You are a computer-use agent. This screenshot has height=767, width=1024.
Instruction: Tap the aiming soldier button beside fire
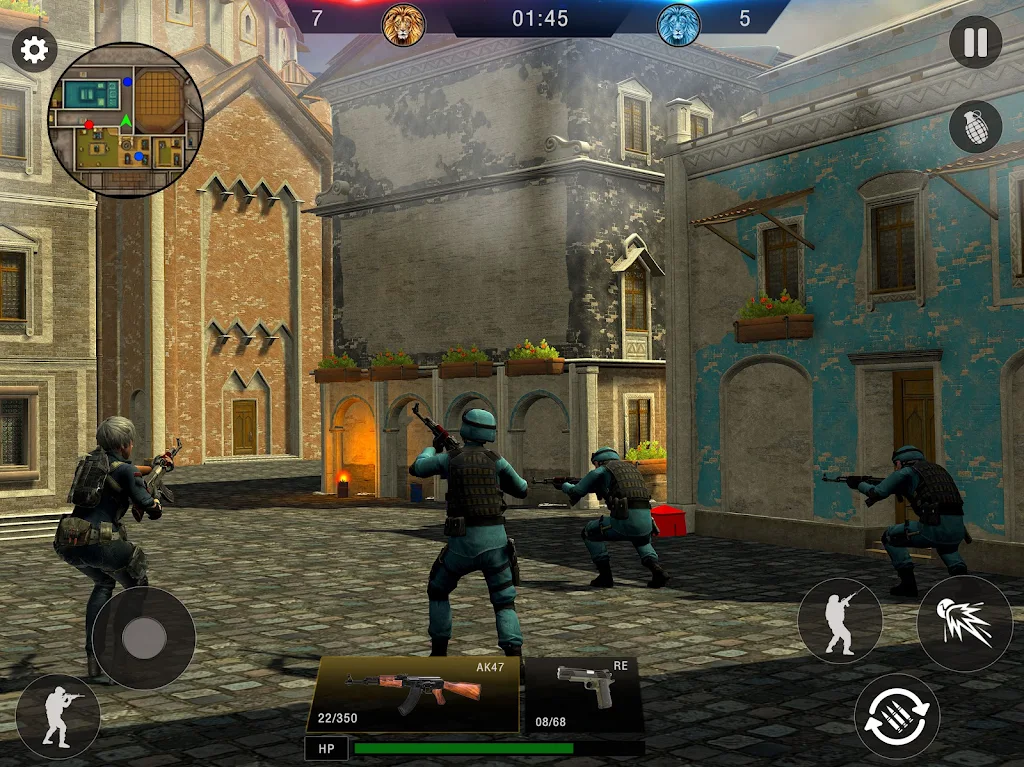pyautogui.click(x=840, y=620)
